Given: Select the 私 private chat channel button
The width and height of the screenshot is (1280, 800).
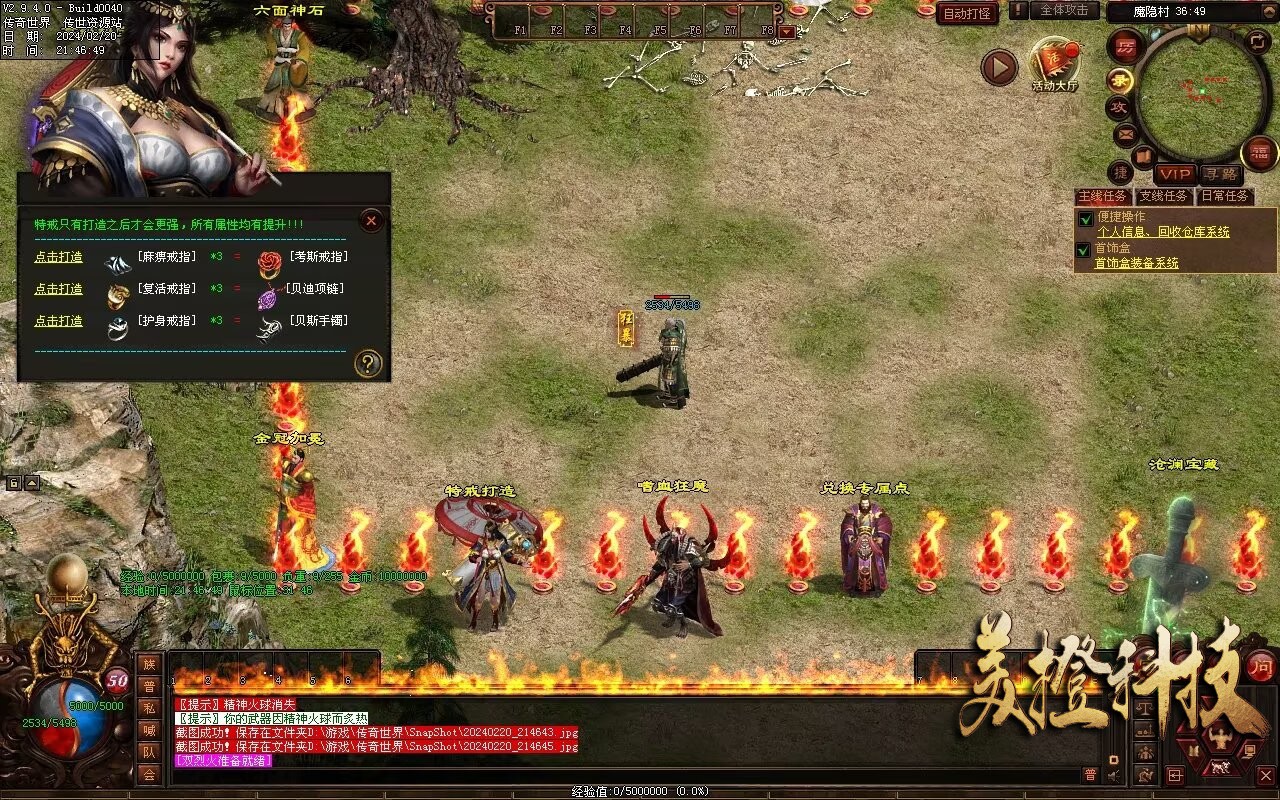Looking at the screenshot, I should tap(149, 708).
